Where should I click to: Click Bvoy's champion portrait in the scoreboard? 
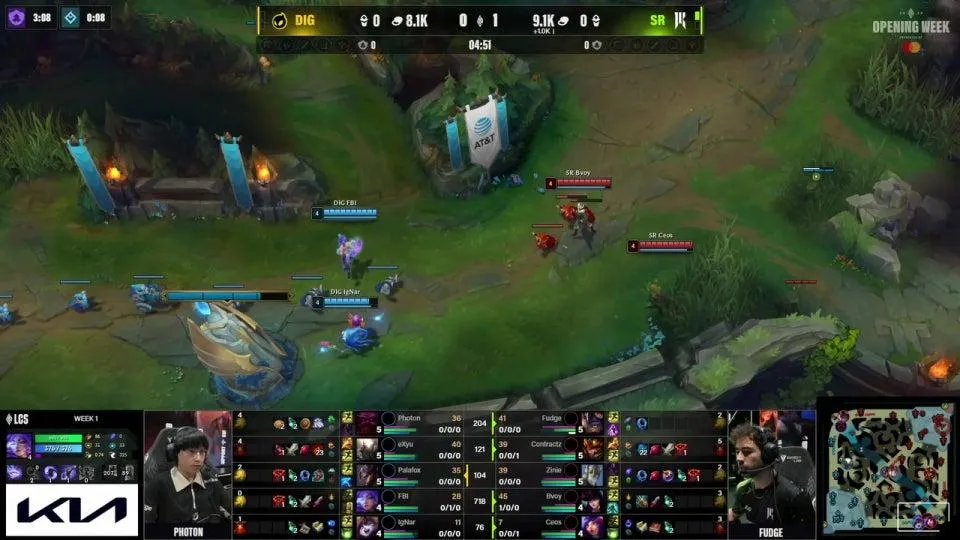[594, 500]
